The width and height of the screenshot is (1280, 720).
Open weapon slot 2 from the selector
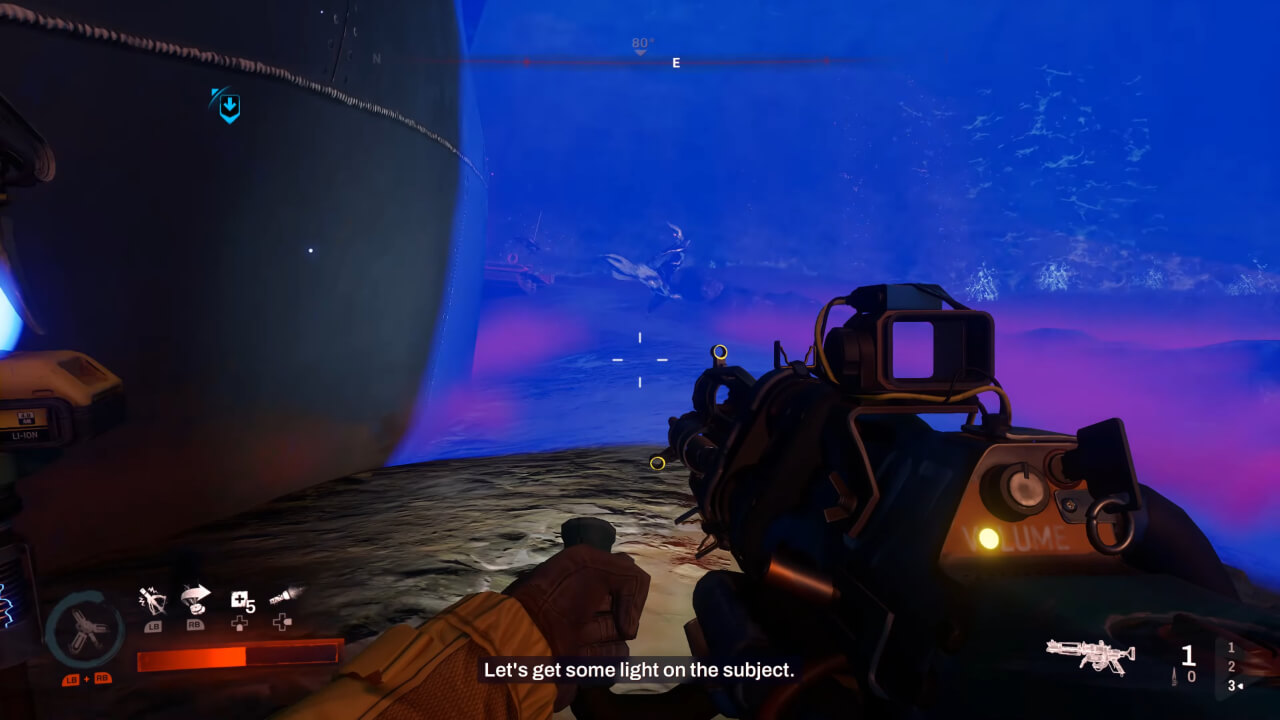click(x=1231, y=666)
